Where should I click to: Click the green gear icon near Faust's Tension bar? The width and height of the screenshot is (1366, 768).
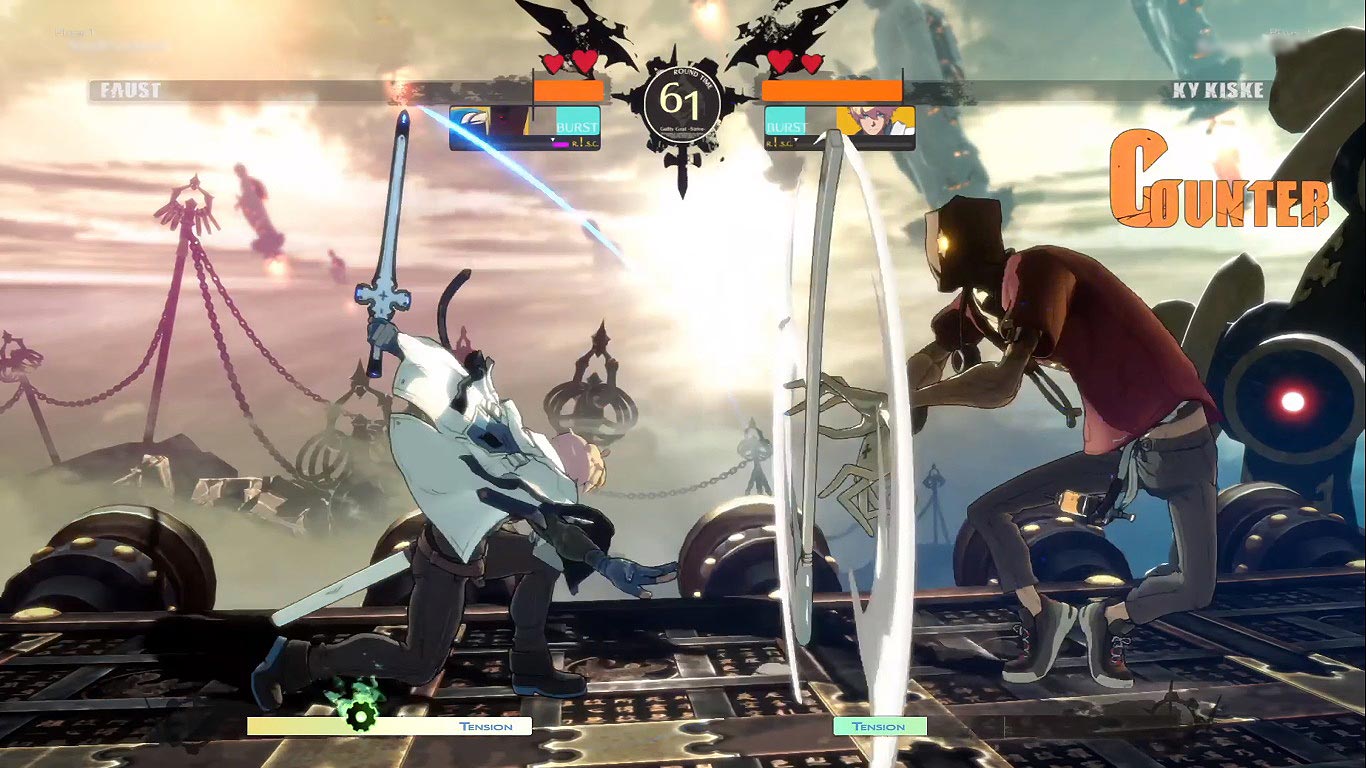(359, 717)
